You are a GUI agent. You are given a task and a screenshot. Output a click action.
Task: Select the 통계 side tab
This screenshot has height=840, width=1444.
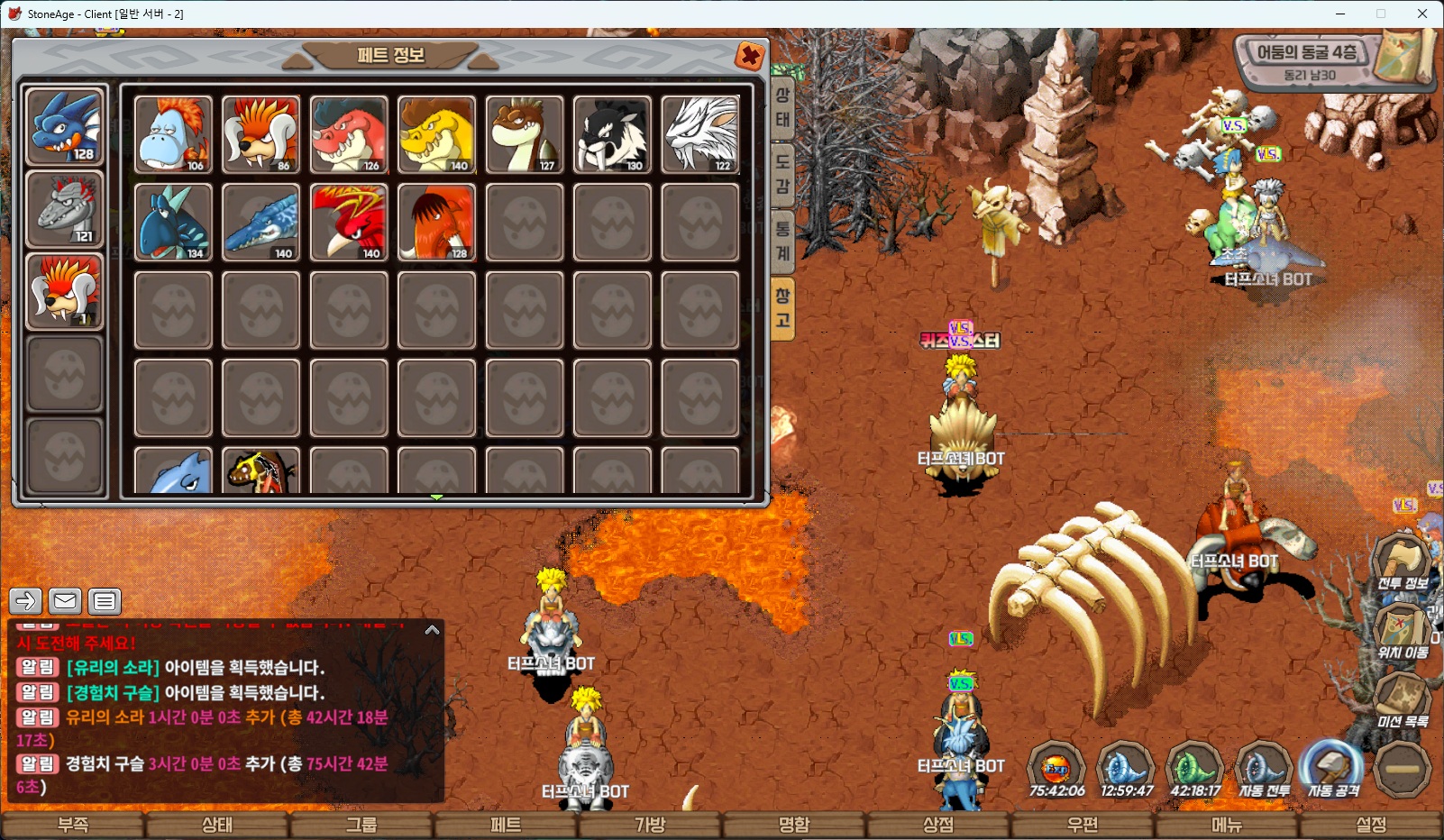(x=782, y=241)
